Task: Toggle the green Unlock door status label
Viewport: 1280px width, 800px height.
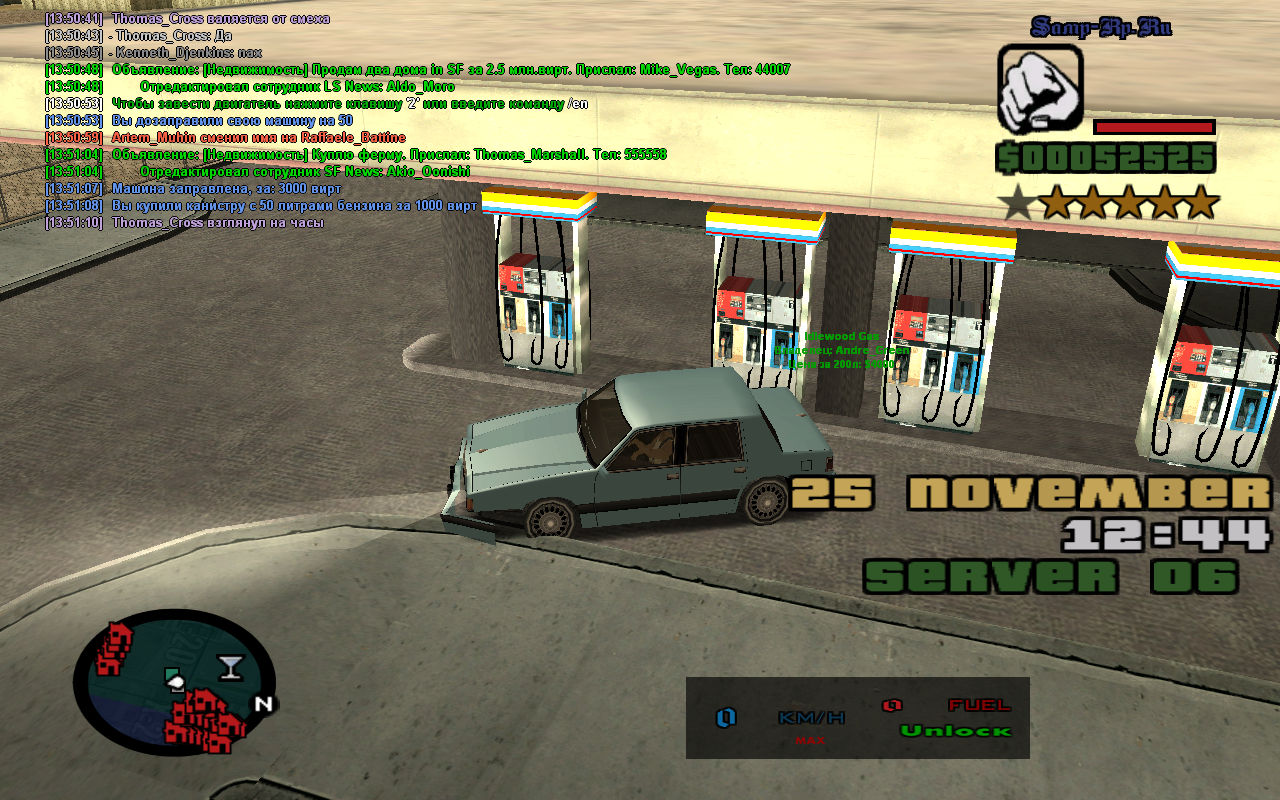Action: 955,731
